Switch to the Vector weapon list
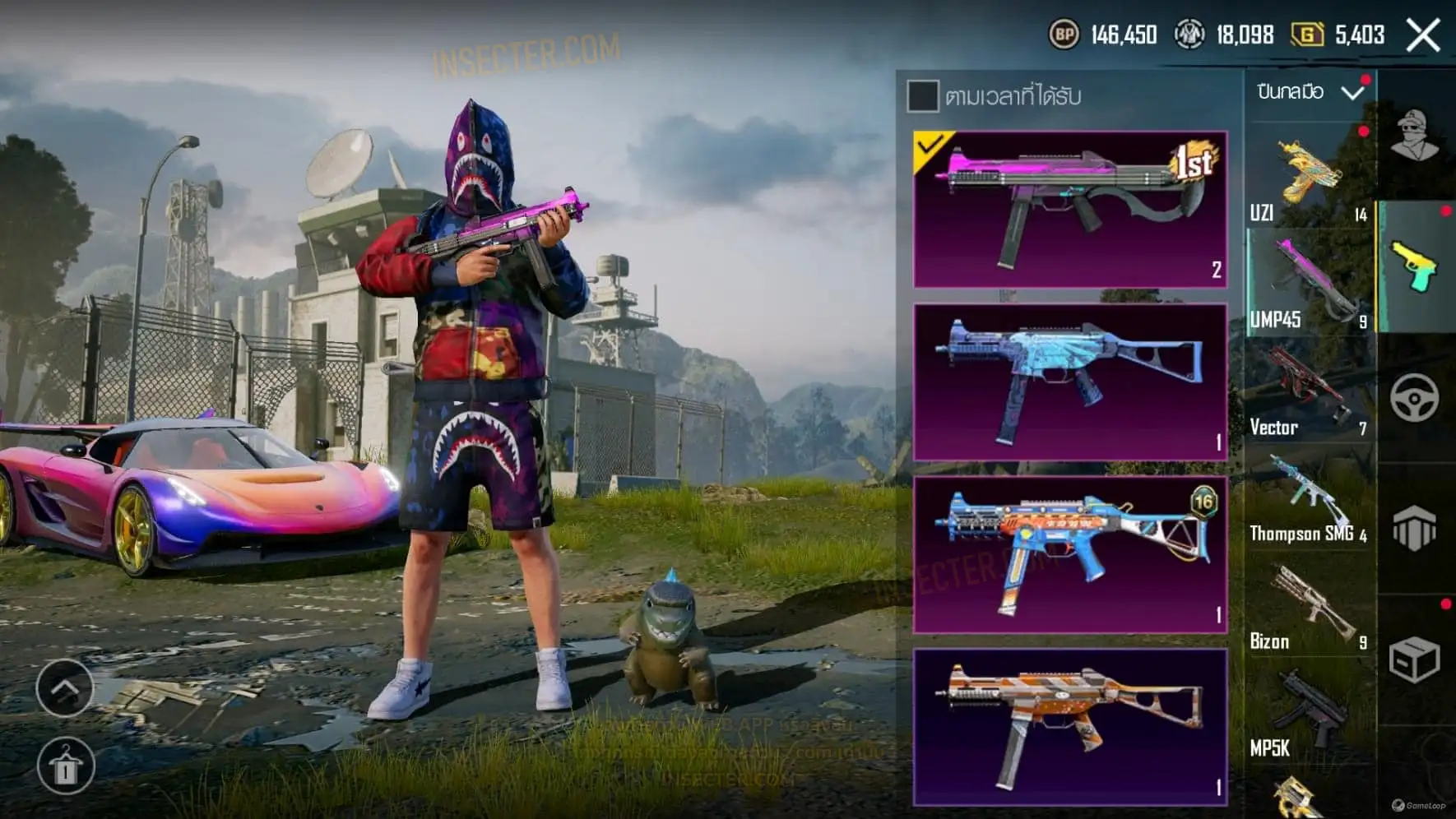The height and width of the screenshot is (819, 1456). [x=1309, y=391]
